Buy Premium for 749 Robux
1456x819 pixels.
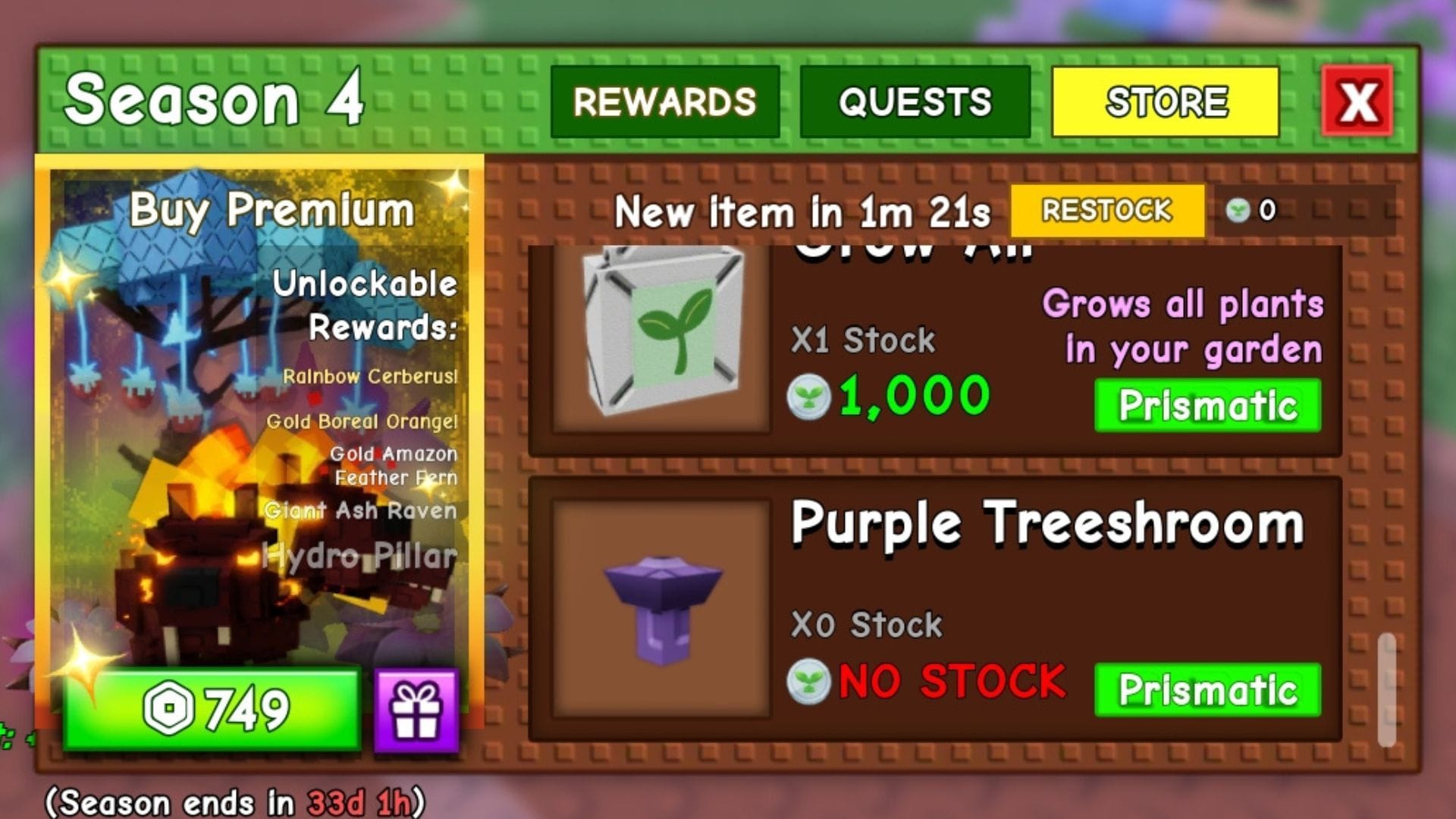click(x=212, y=710)
